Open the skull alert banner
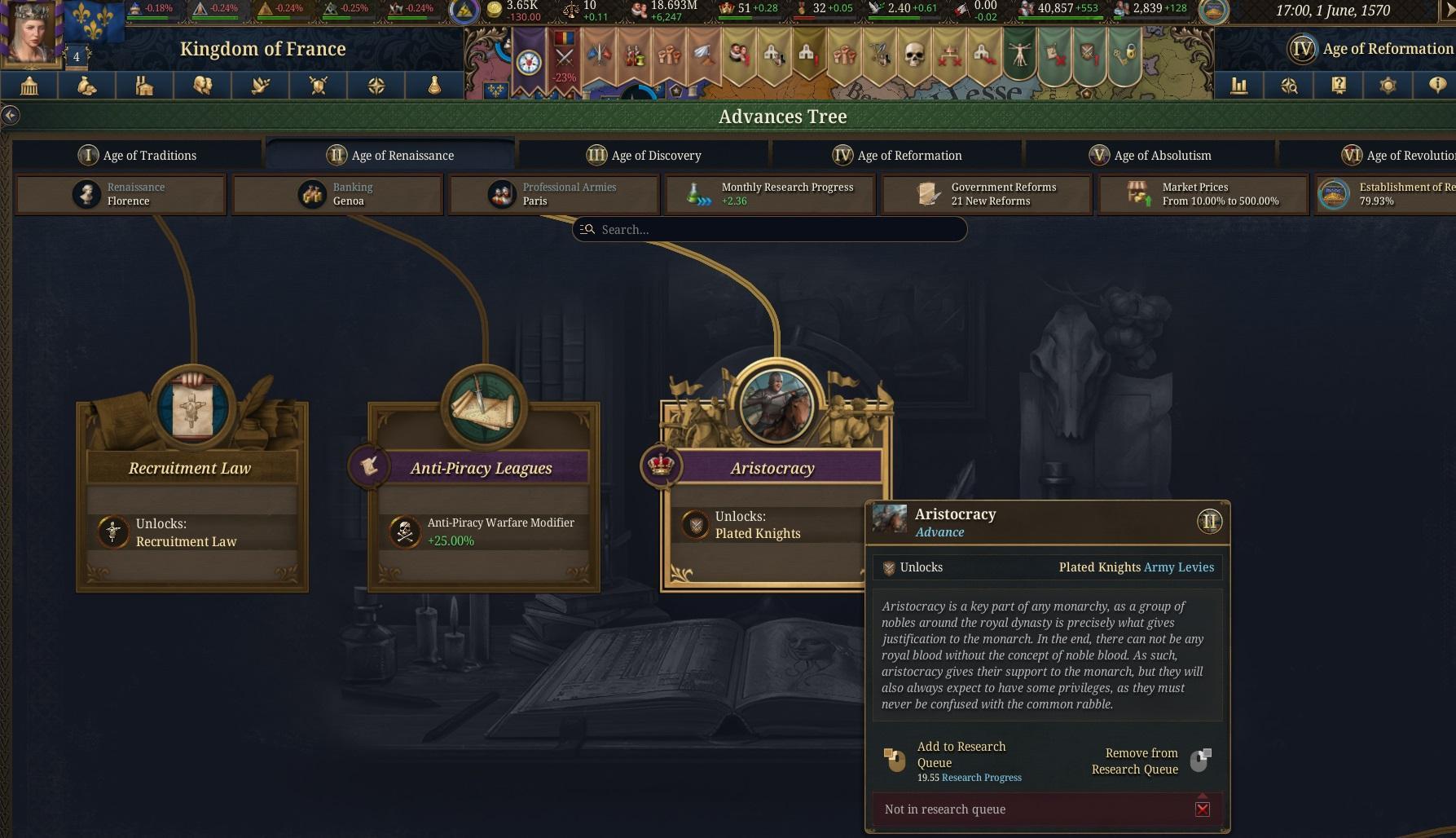Image resolution: width=1456 pixels, height=838 pixels. click(914, 55)
